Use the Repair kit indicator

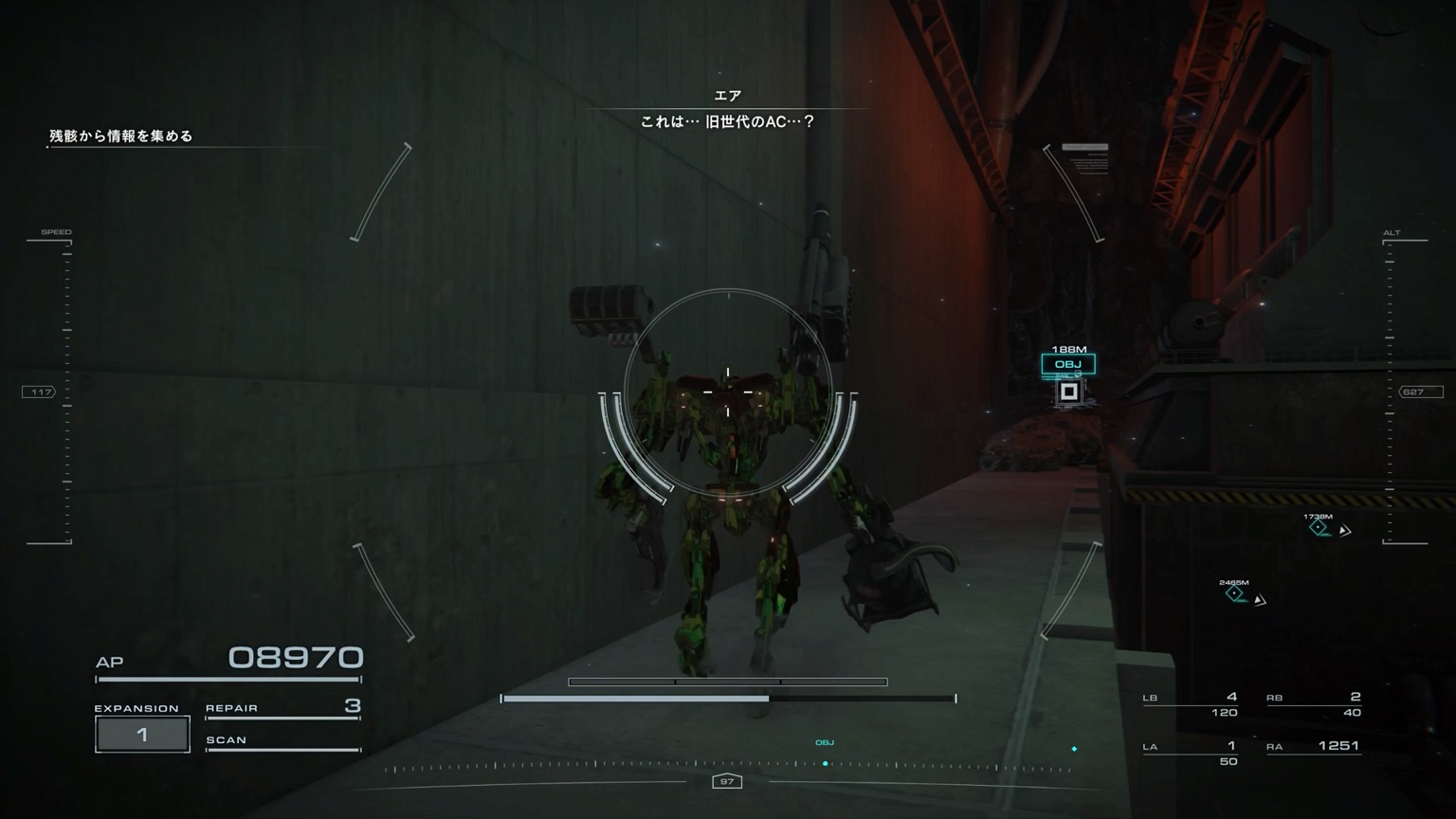click(x=282, y=707)
